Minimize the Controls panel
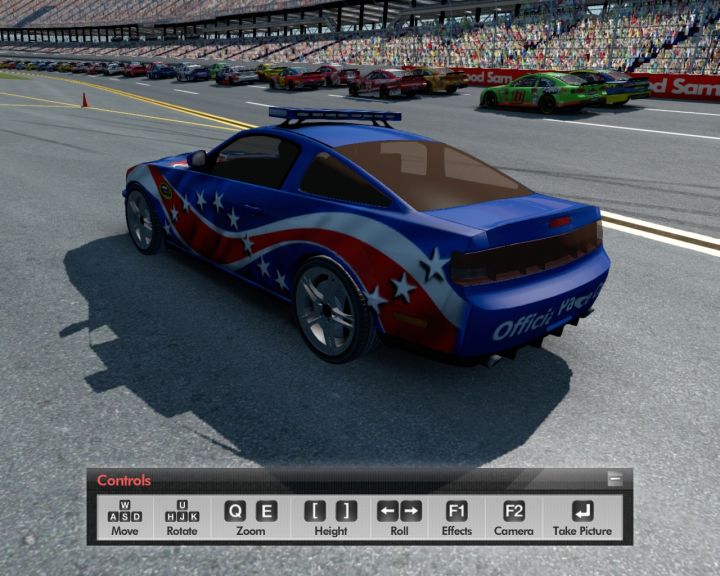This screenshot has height=576, width=720. tap(615, 480)
